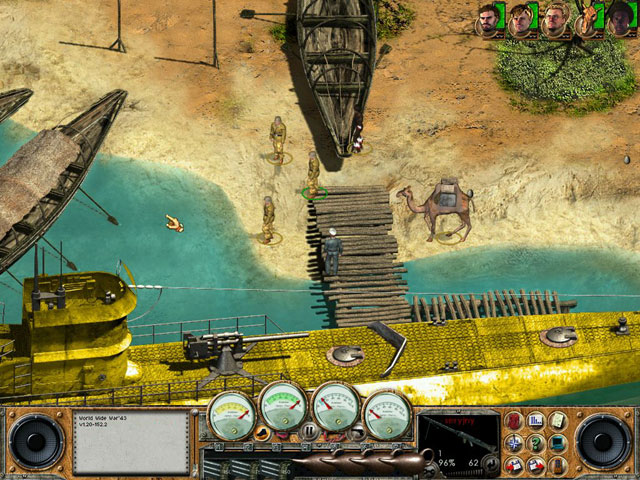Click the blue computer monitor button
This screenshot has width=640, height=480.
pos(557,443)
